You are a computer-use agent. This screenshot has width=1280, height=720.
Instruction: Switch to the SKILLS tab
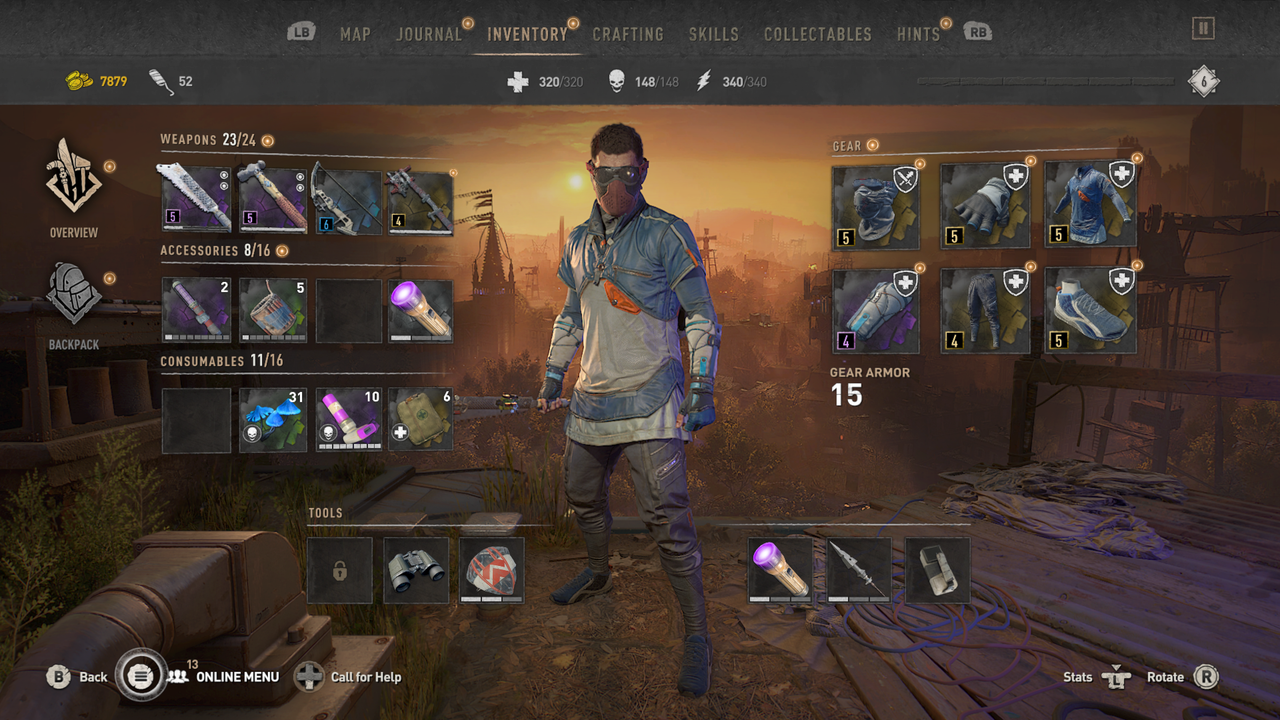tap(714, 33)
